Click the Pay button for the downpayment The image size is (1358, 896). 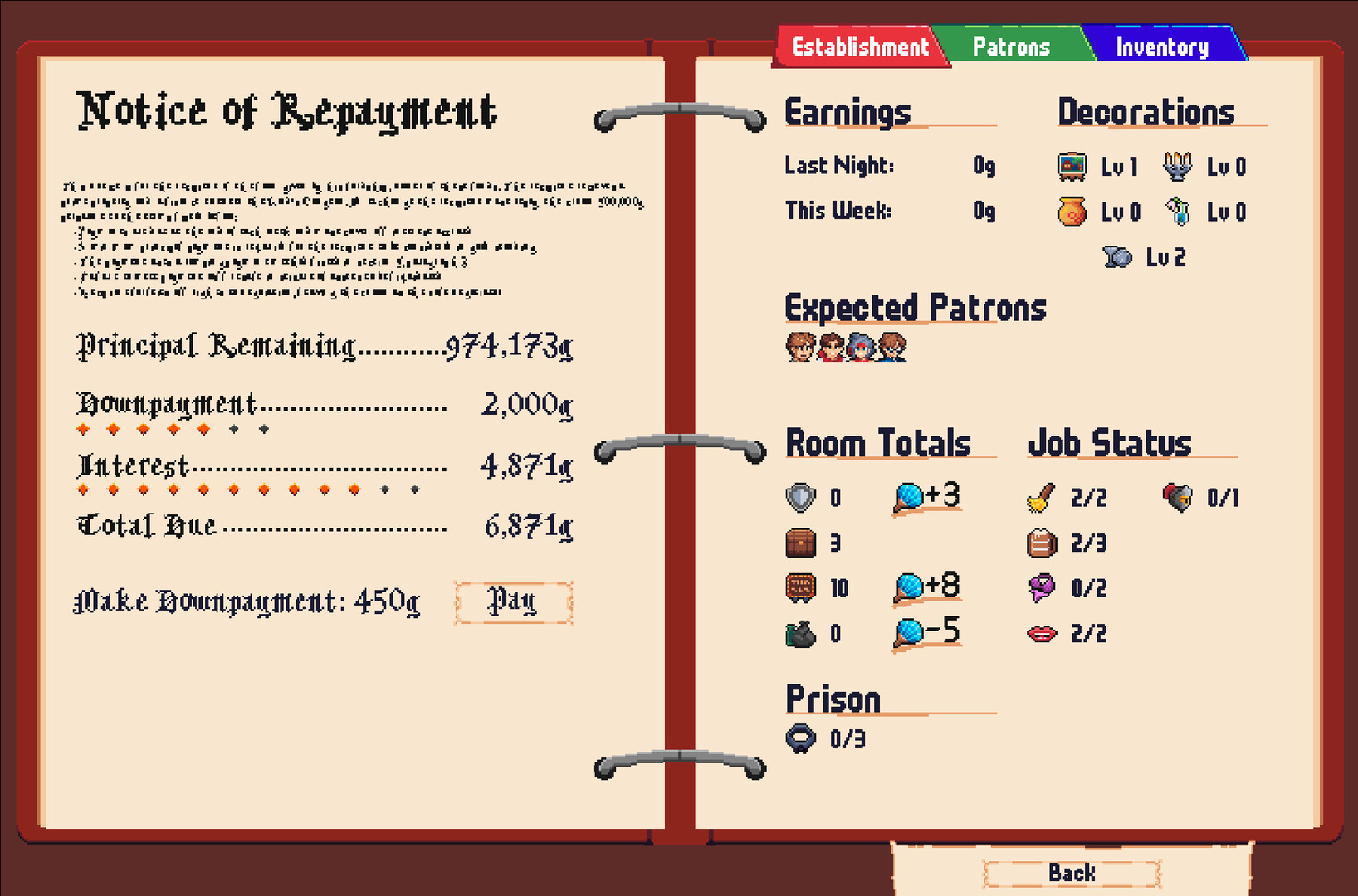[513, 601]
